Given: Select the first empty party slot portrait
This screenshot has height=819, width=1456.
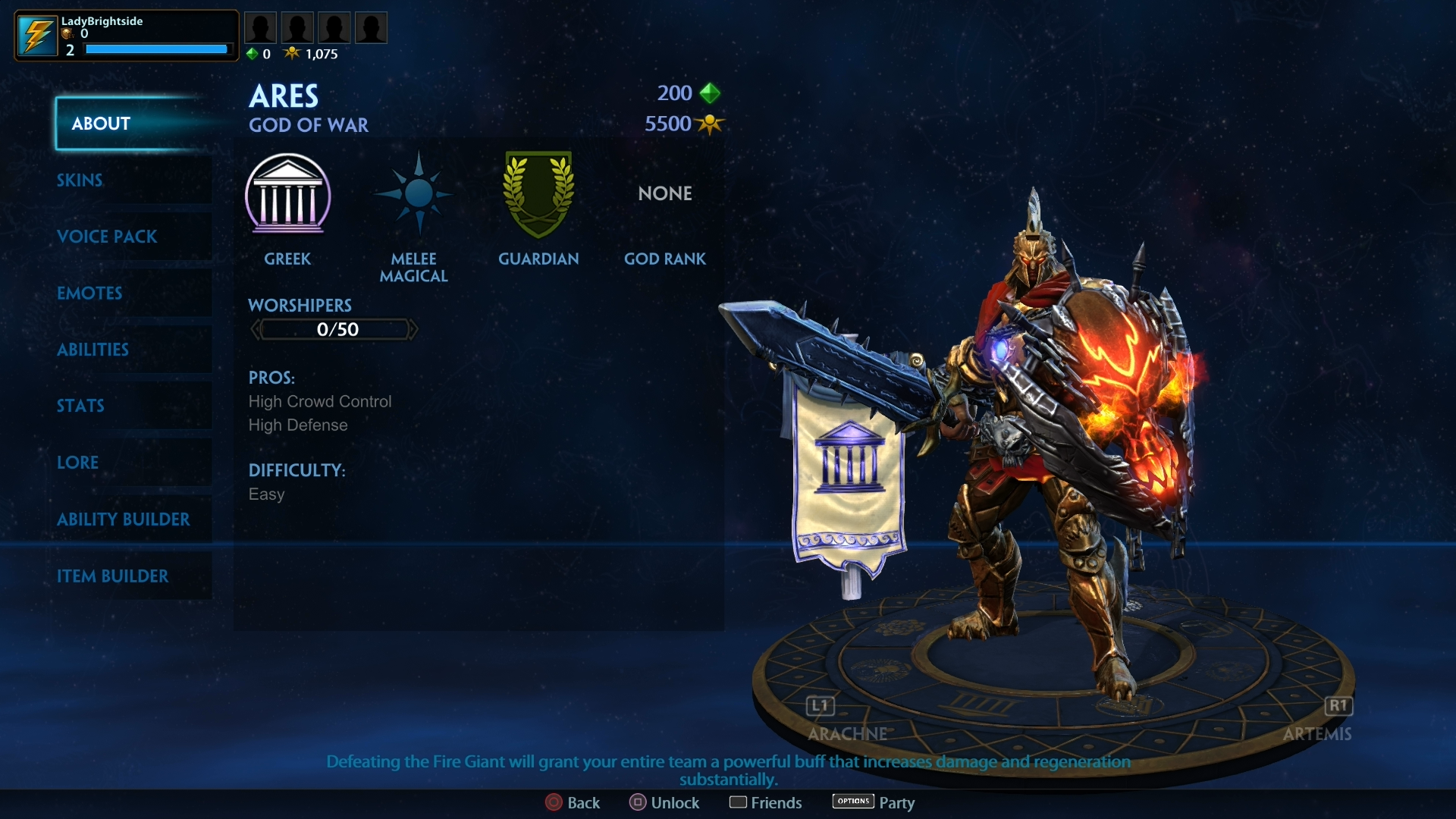Looking at the screenshot, I should pyautogui.click(x=260, y=27).
